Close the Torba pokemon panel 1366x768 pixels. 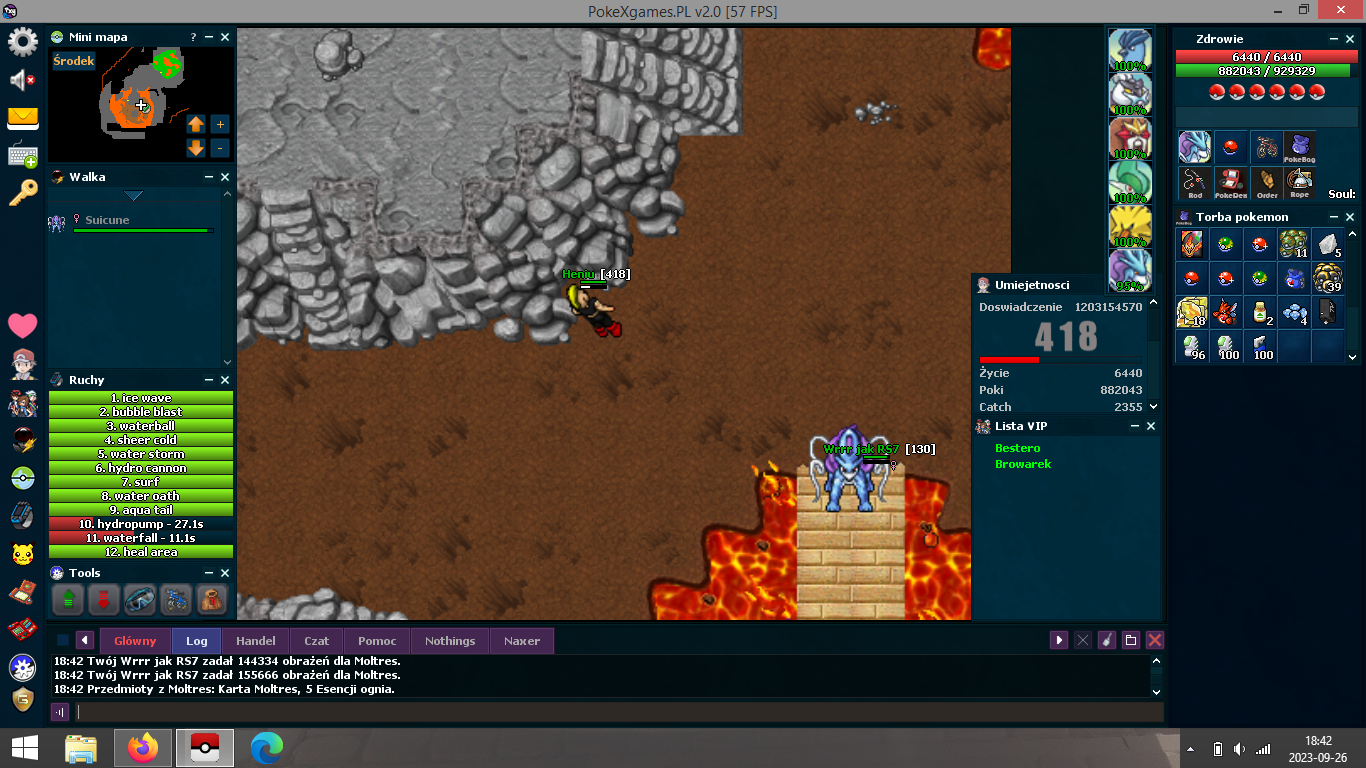tap(1350, 217)
